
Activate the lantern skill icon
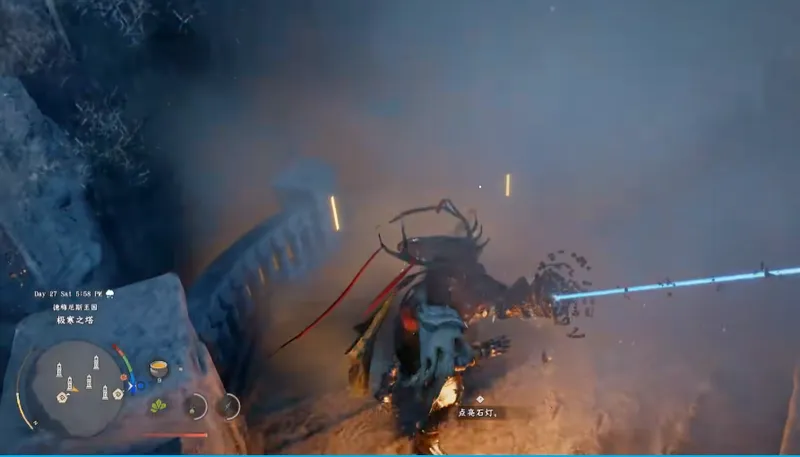click(x=195, y=406)
